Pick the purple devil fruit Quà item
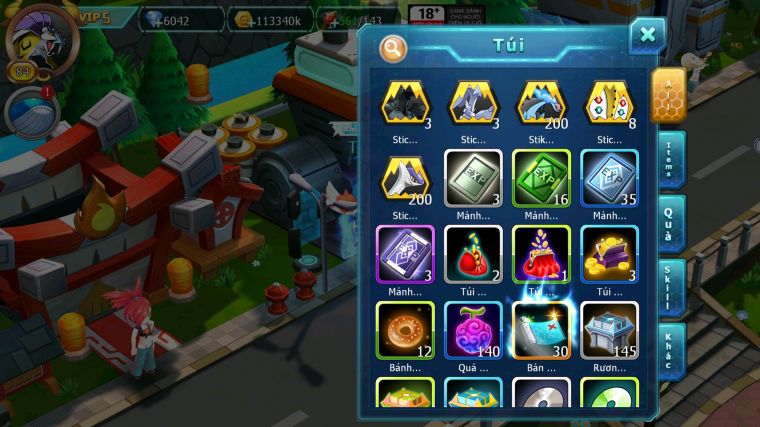 click(473, 330)
